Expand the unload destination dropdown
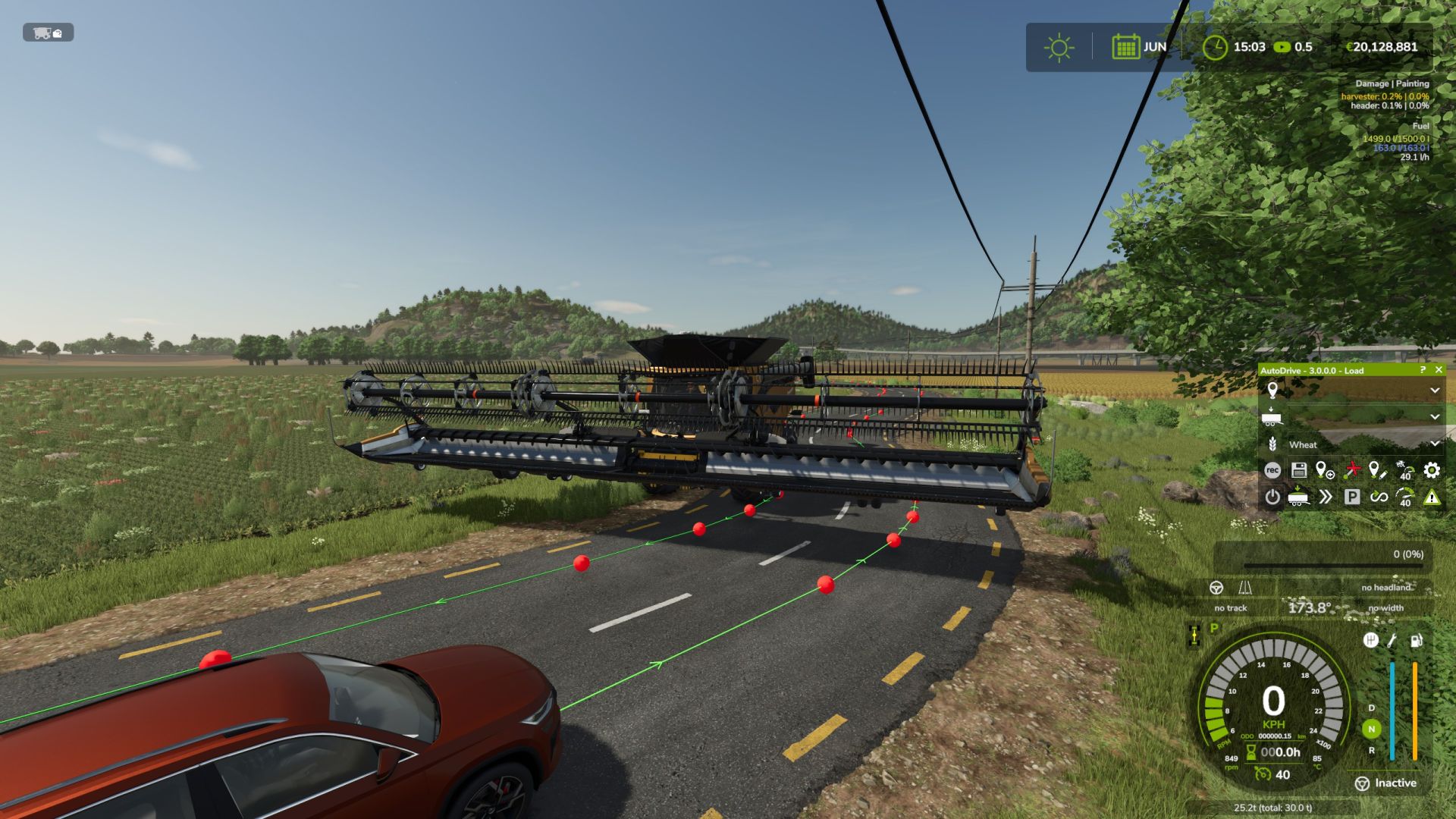 click(x=1436, y=417)
